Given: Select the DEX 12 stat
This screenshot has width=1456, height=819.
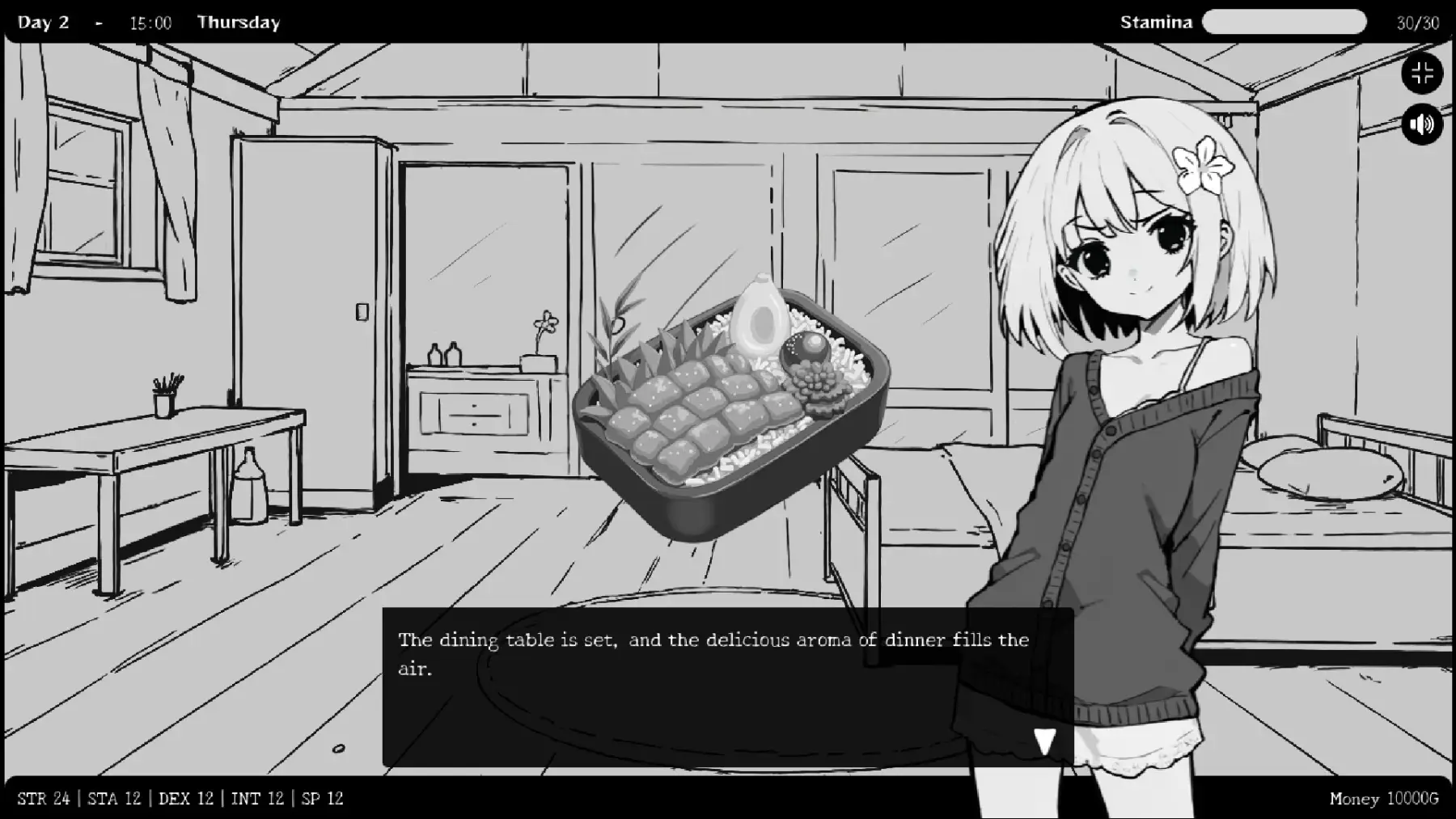Looking at the screenshot, I should [x=186, y=798].
